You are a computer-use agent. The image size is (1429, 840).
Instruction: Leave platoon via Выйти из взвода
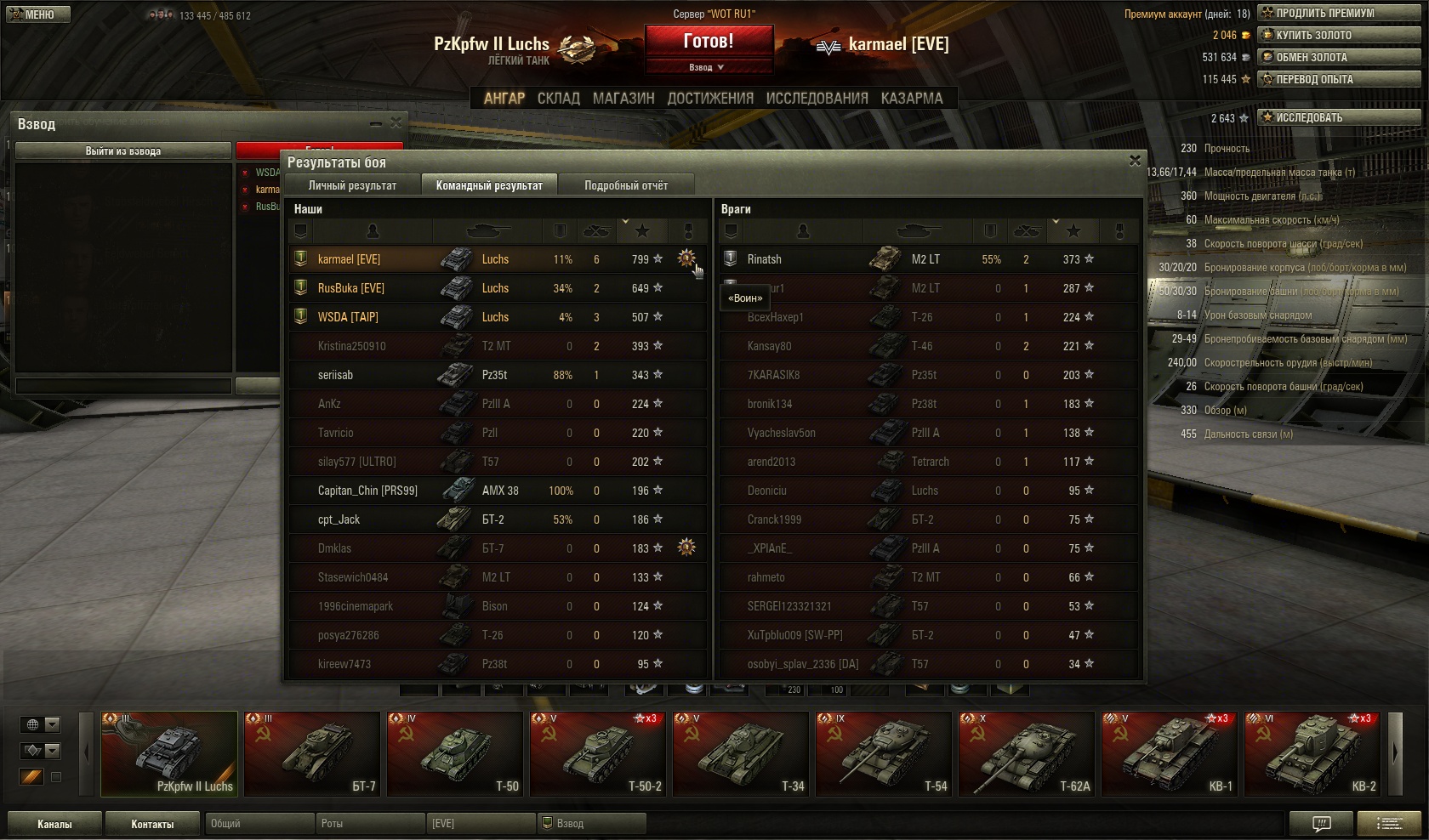tap(123, 150)
